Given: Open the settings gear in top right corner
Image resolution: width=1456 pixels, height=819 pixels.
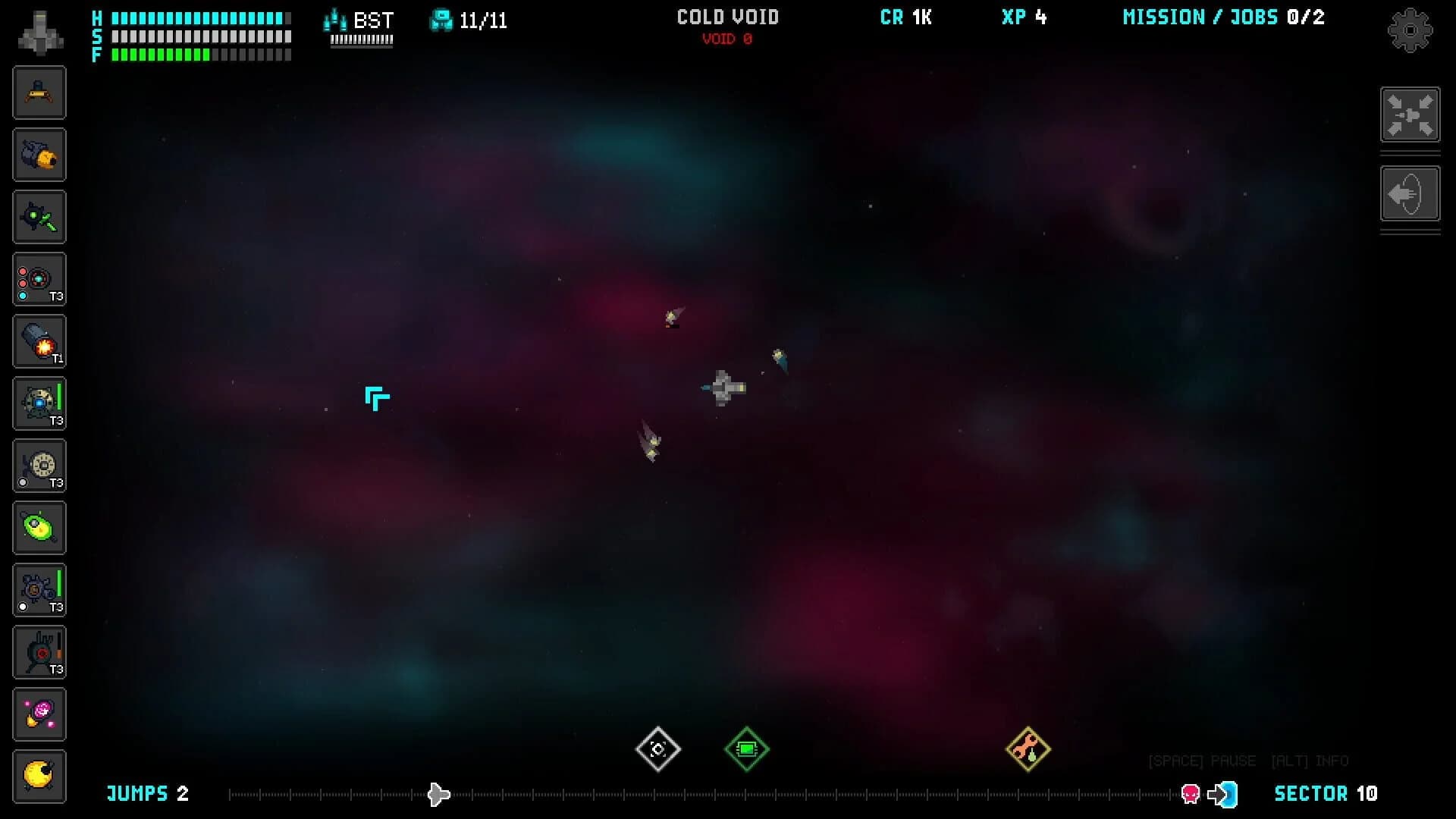Looking at the screenshot, I should click(1410, 30).
